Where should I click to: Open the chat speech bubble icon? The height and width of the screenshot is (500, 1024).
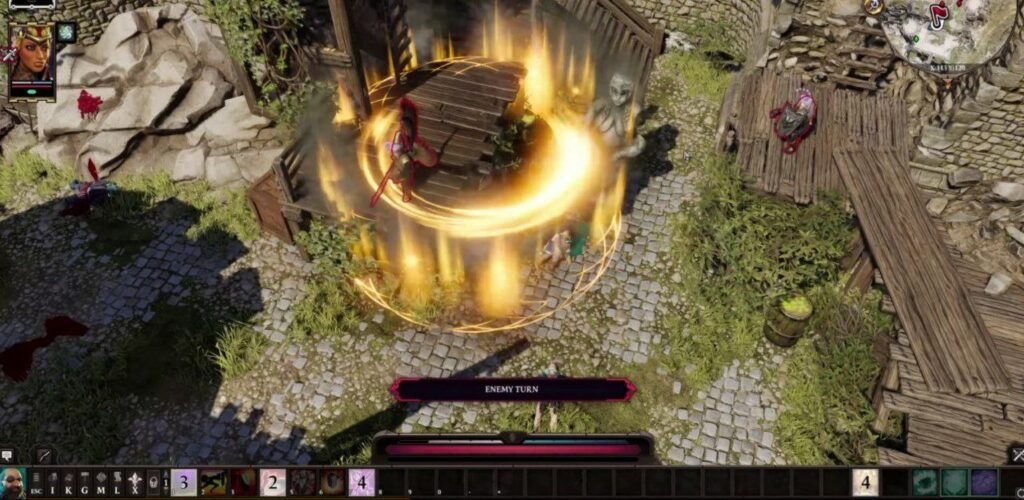[8, 456]
